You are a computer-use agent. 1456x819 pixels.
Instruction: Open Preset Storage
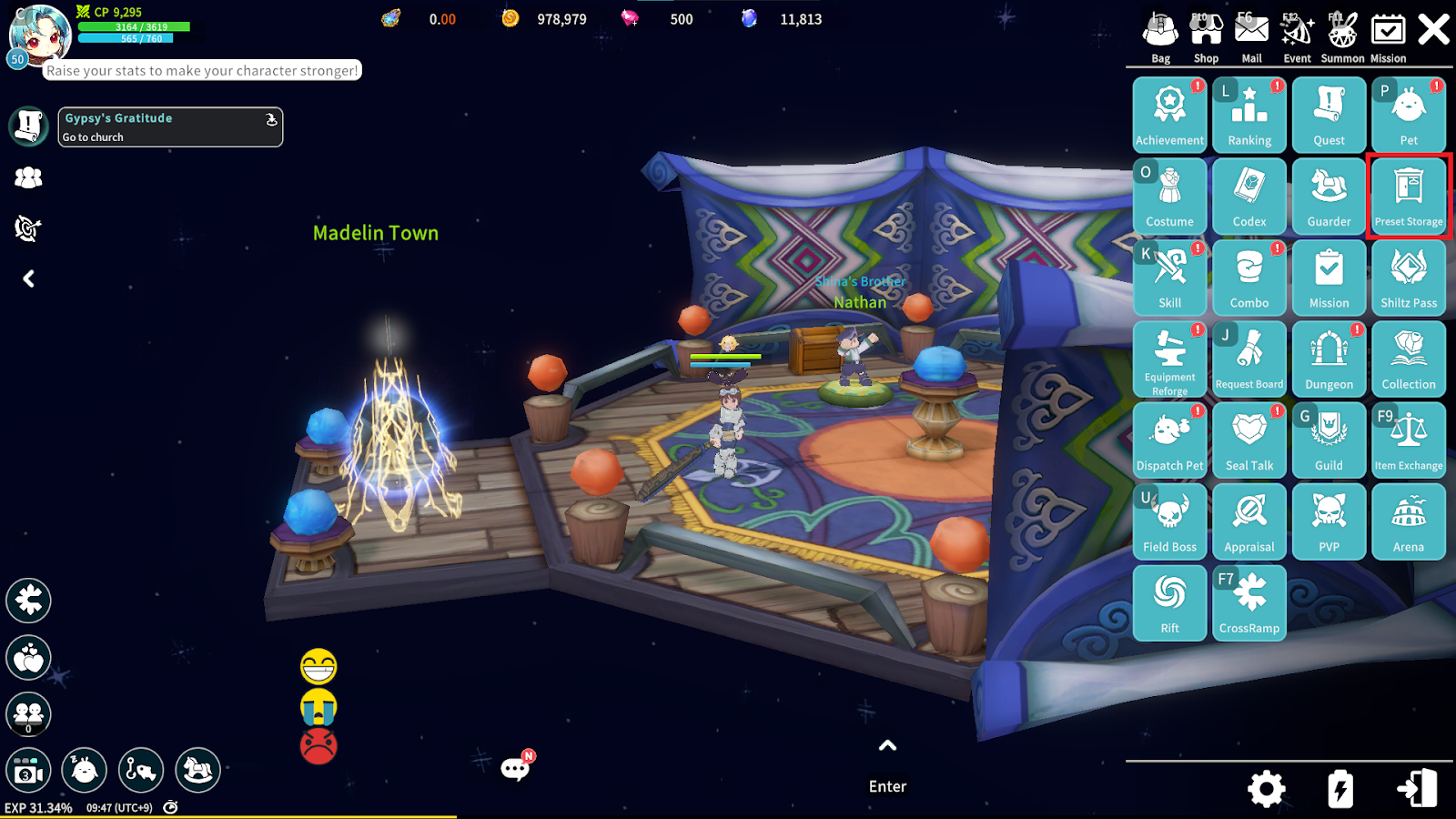click(x=1409, y=195)
